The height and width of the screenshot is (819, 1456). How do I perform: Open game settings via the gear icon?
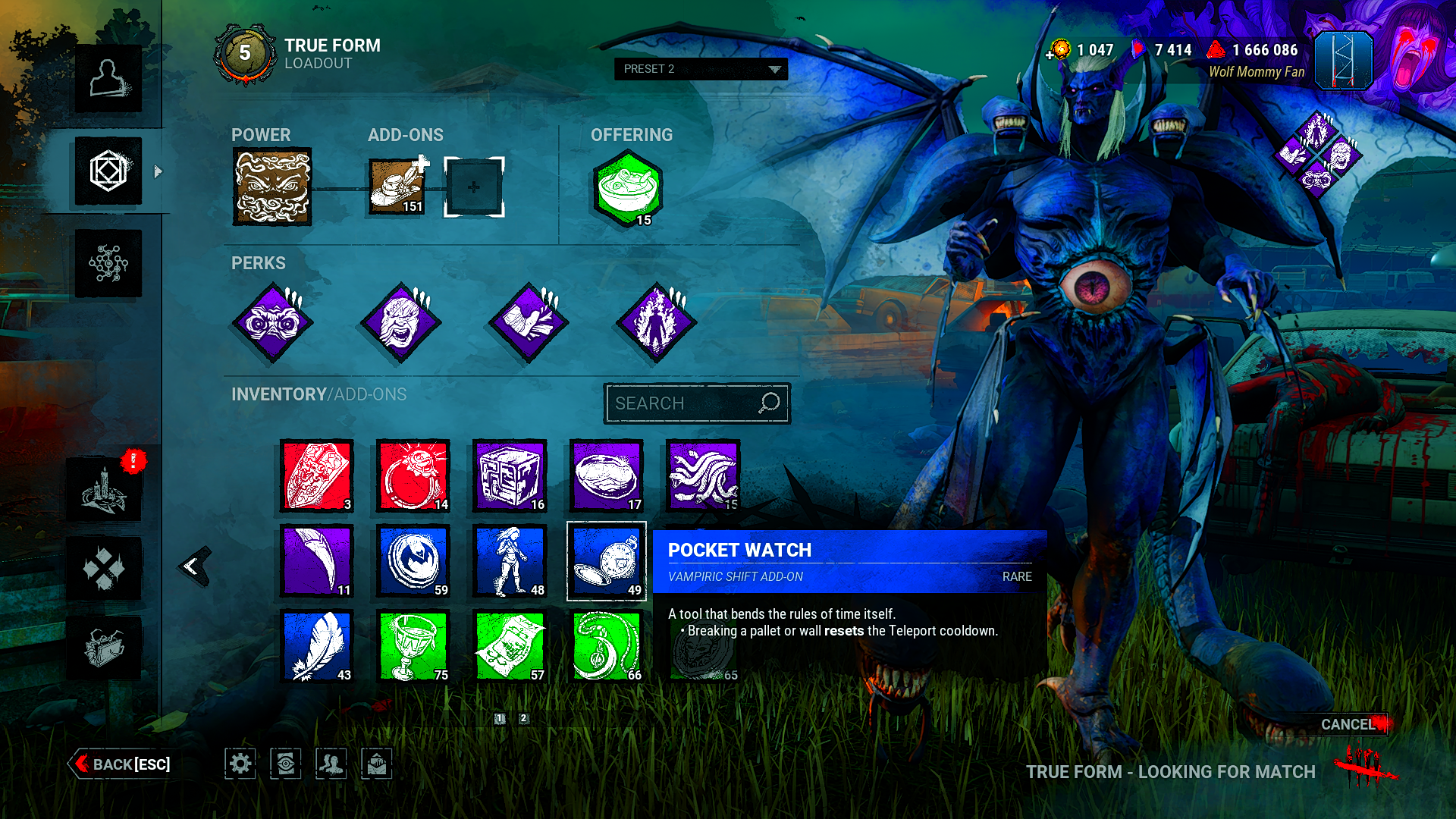(240, 764)
